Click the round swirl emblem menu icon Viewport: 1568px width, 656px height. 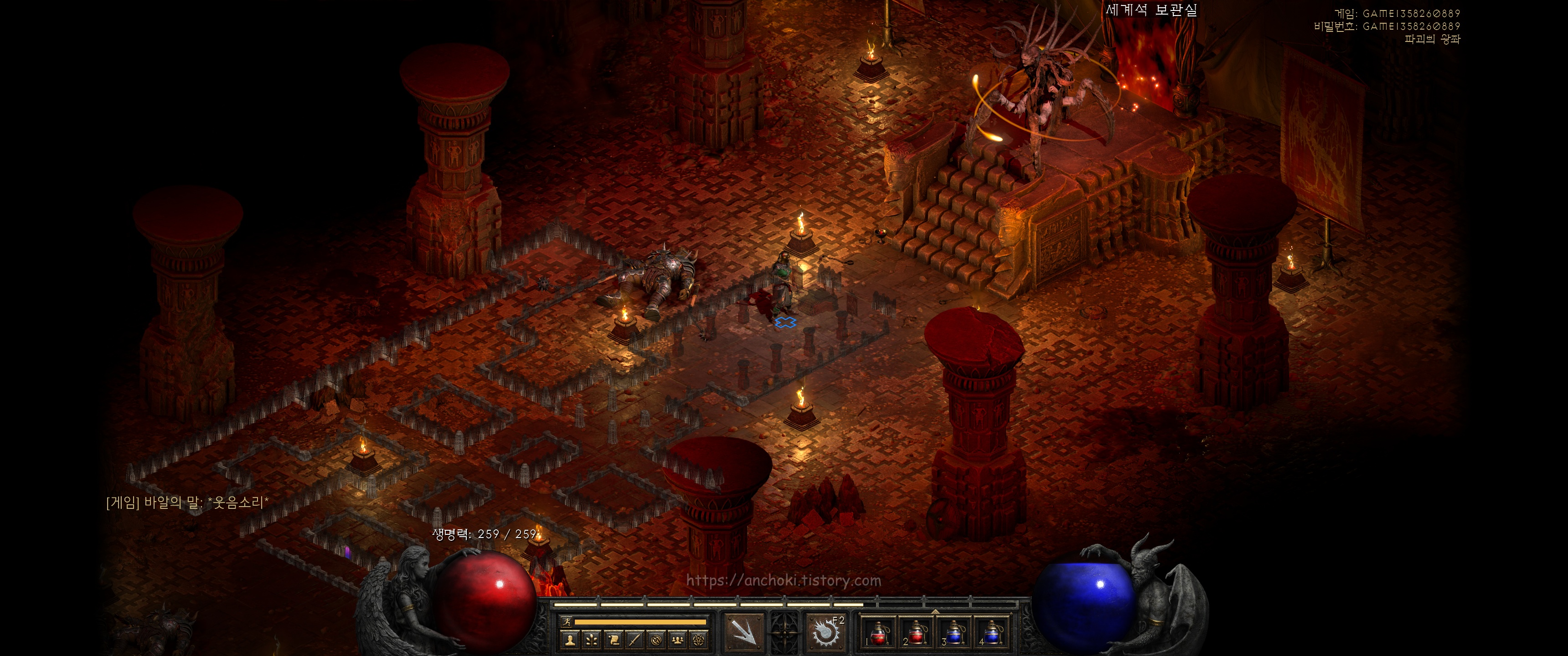click(x=657, y=640)
